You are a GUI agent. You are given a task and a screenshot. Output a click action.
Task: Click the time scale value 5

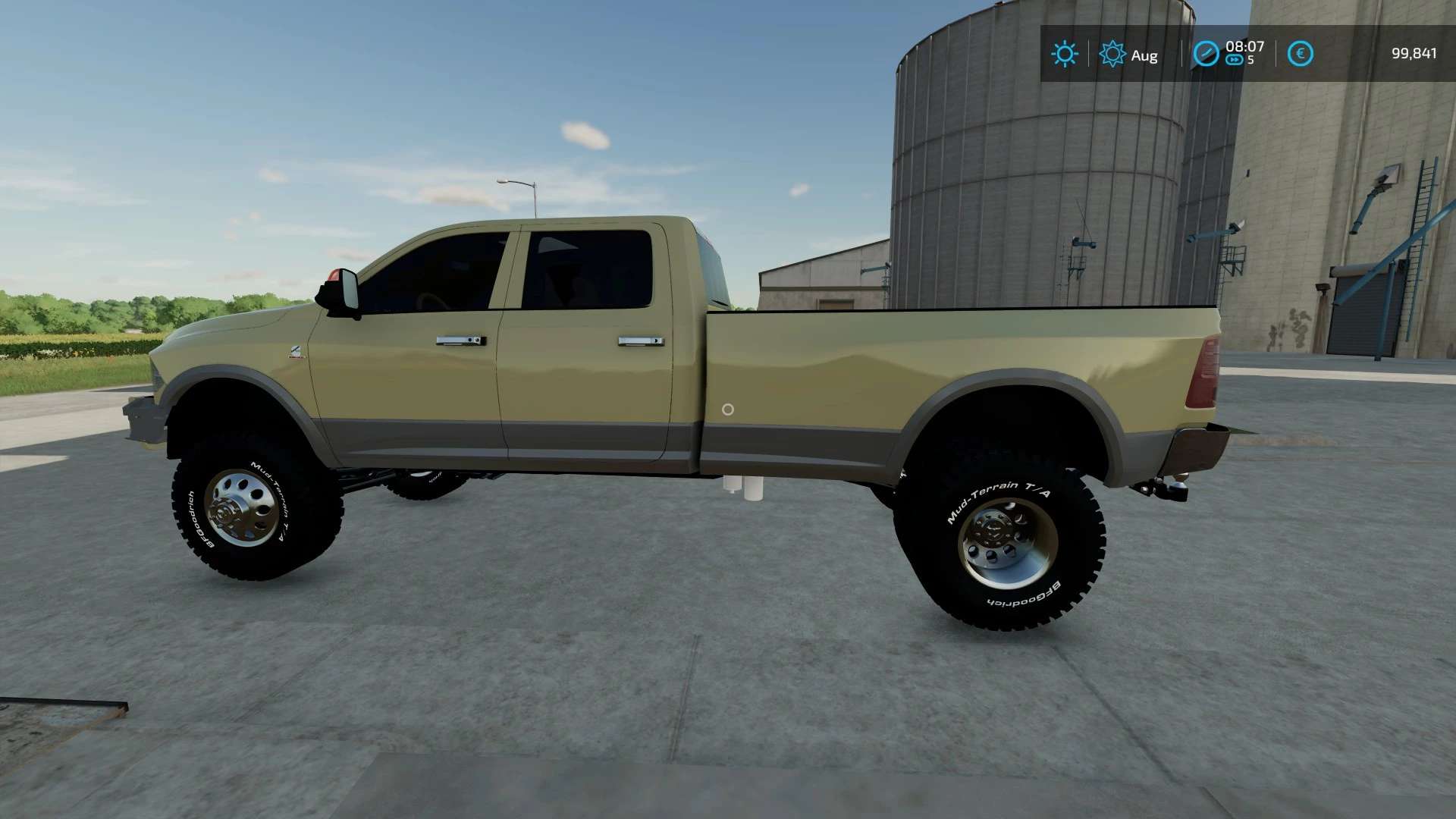point(1251,61)
